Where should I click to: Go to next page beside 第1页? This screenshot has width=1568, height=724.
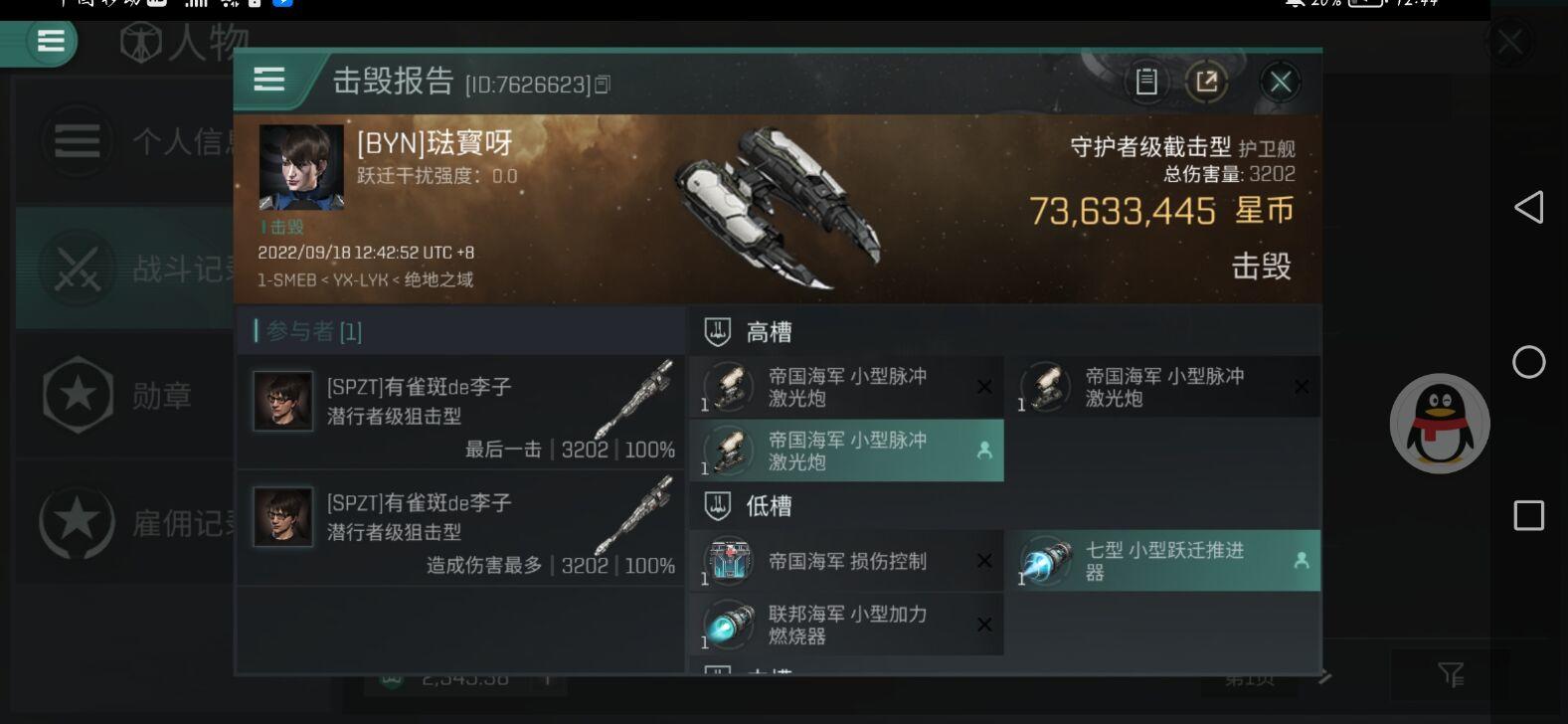point(1325,677)
